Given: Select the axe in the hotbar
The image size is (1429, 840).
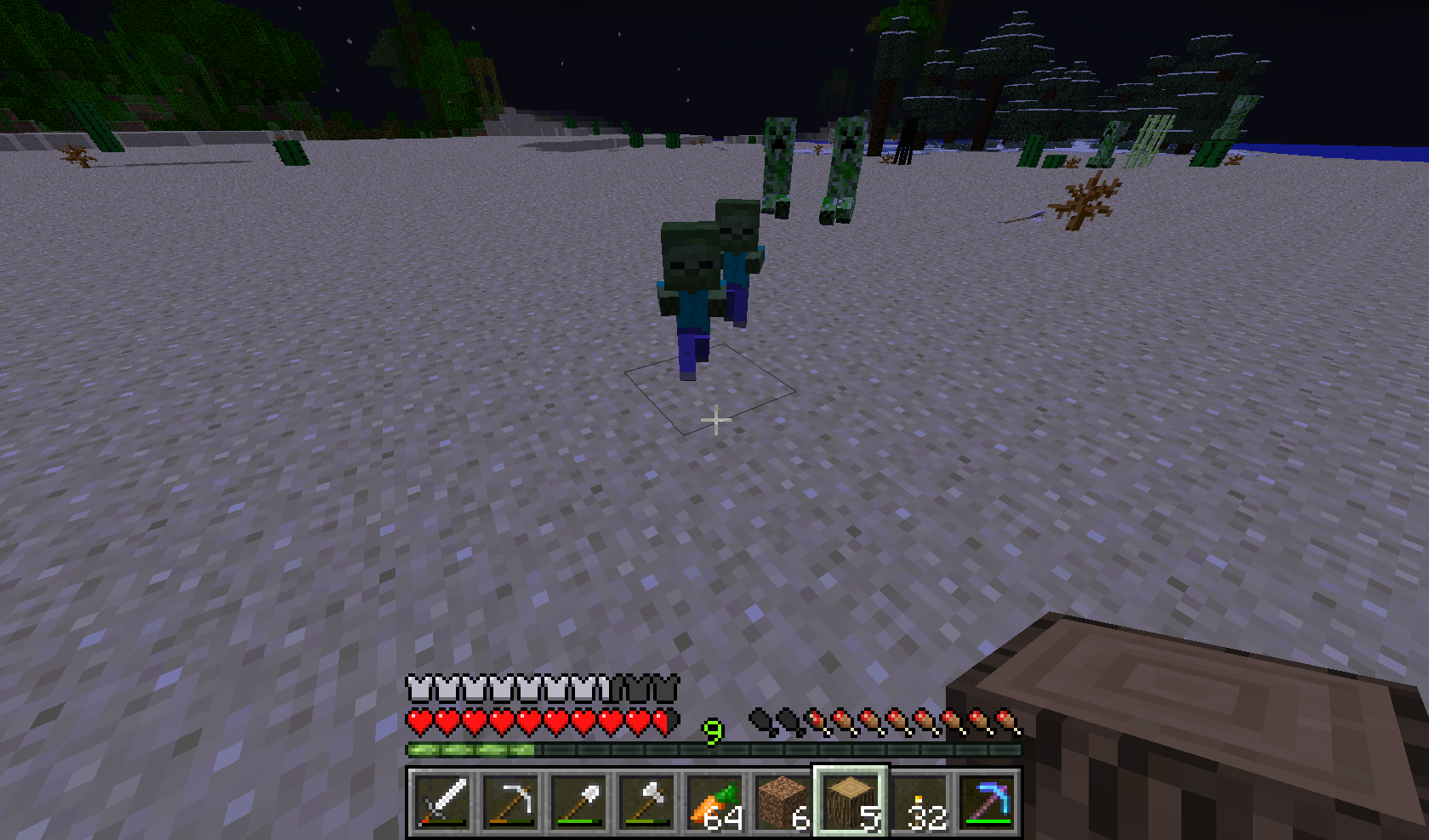Looking at the screenshot, I should click(648, 803).
